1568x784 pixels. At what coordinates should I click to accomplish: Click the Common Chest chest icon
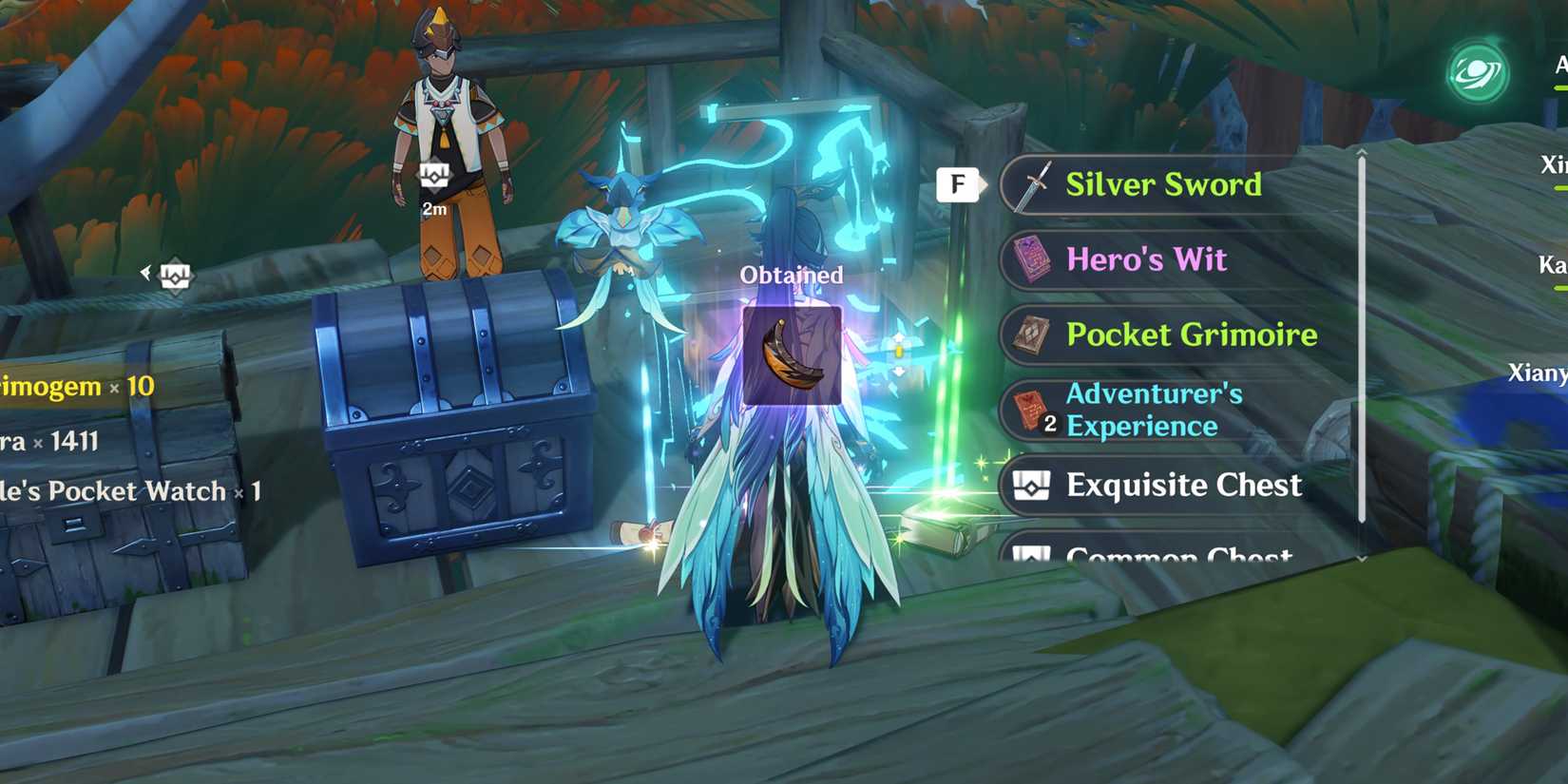[1035, 554]
